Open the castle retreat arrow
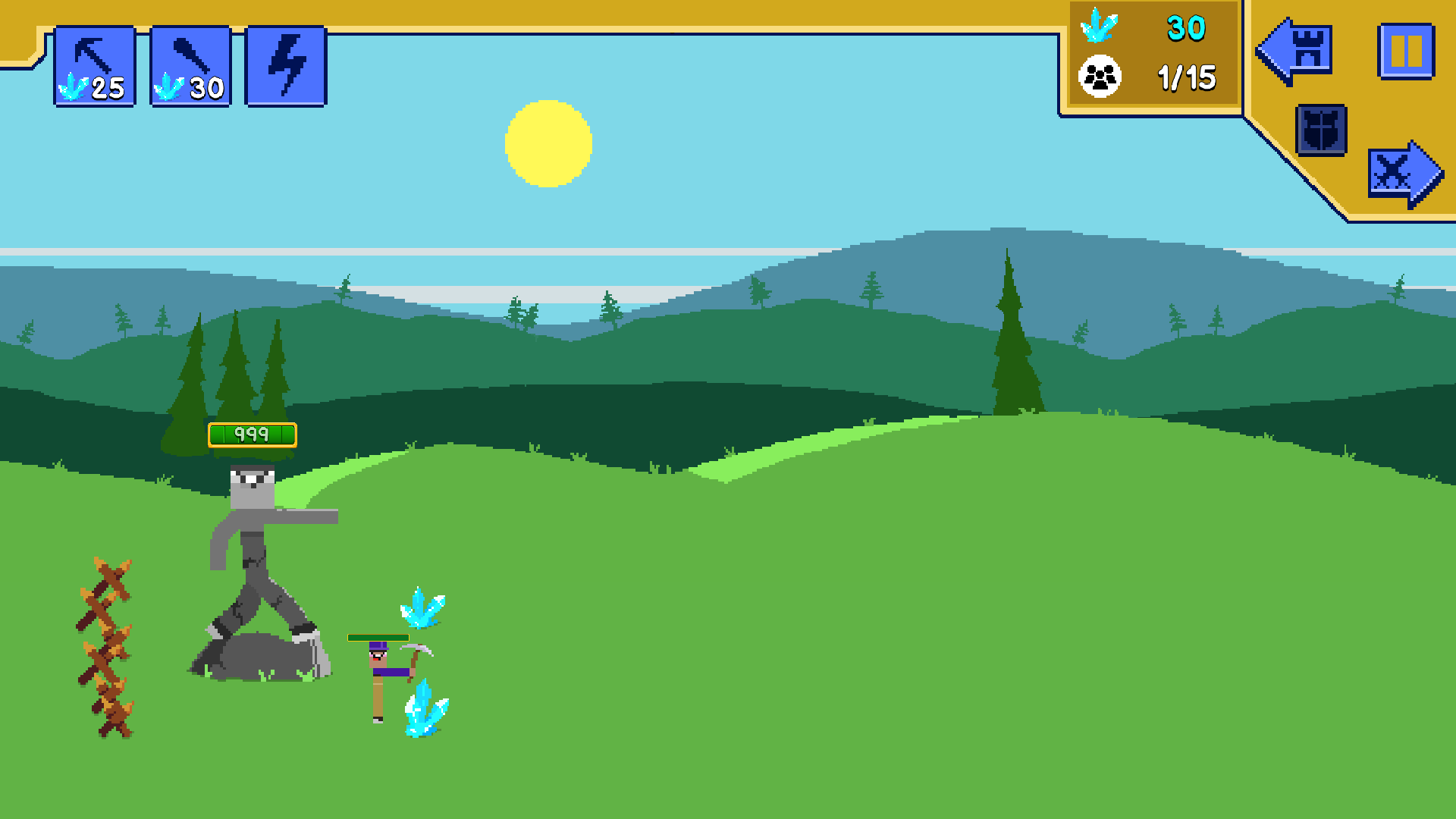 (1294, 52)
